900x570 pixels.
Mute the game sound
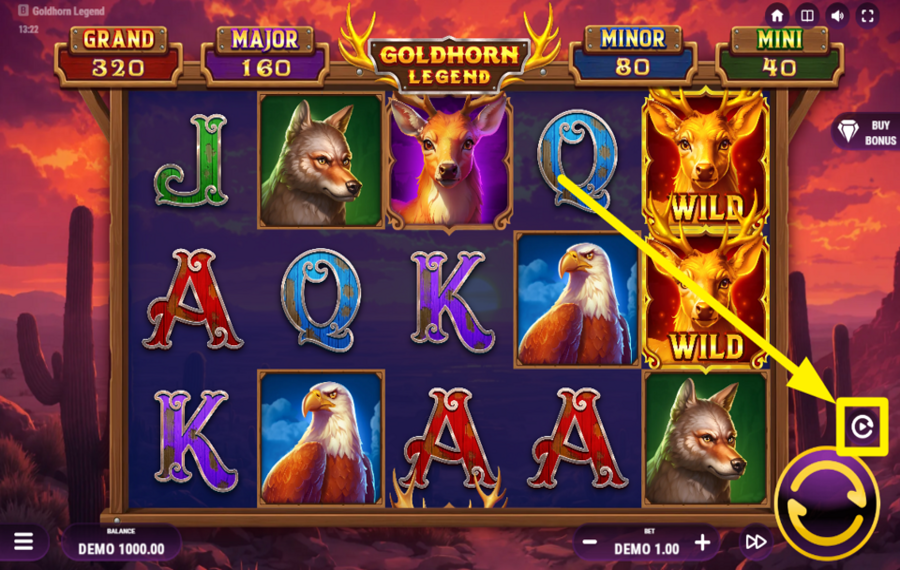[x=837, y=16]
